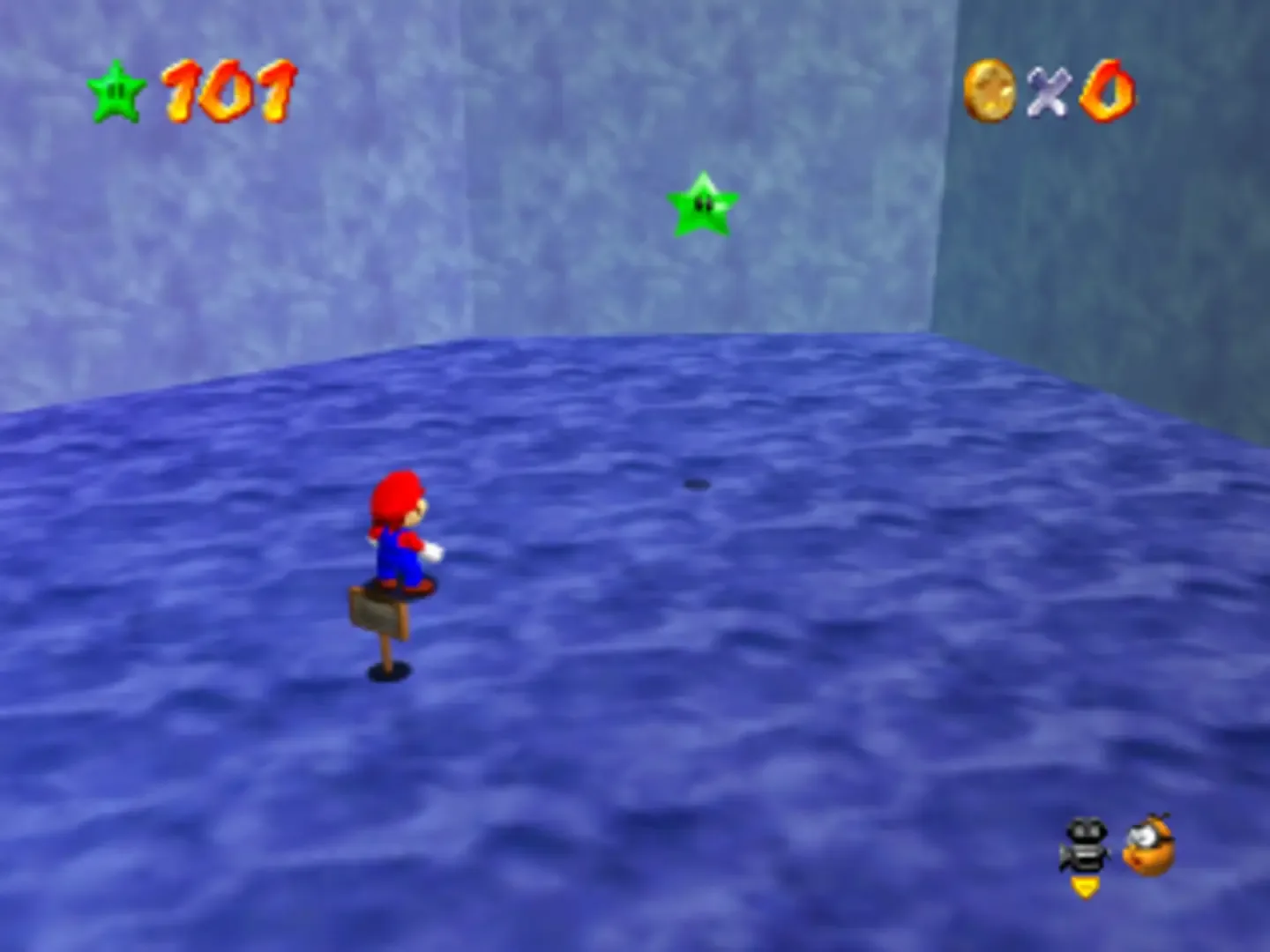Select the gold coin counter icon
Image resolution: width=1270 pixels, height=952 pixels.
pyautogui.click(x=991, y=90)
